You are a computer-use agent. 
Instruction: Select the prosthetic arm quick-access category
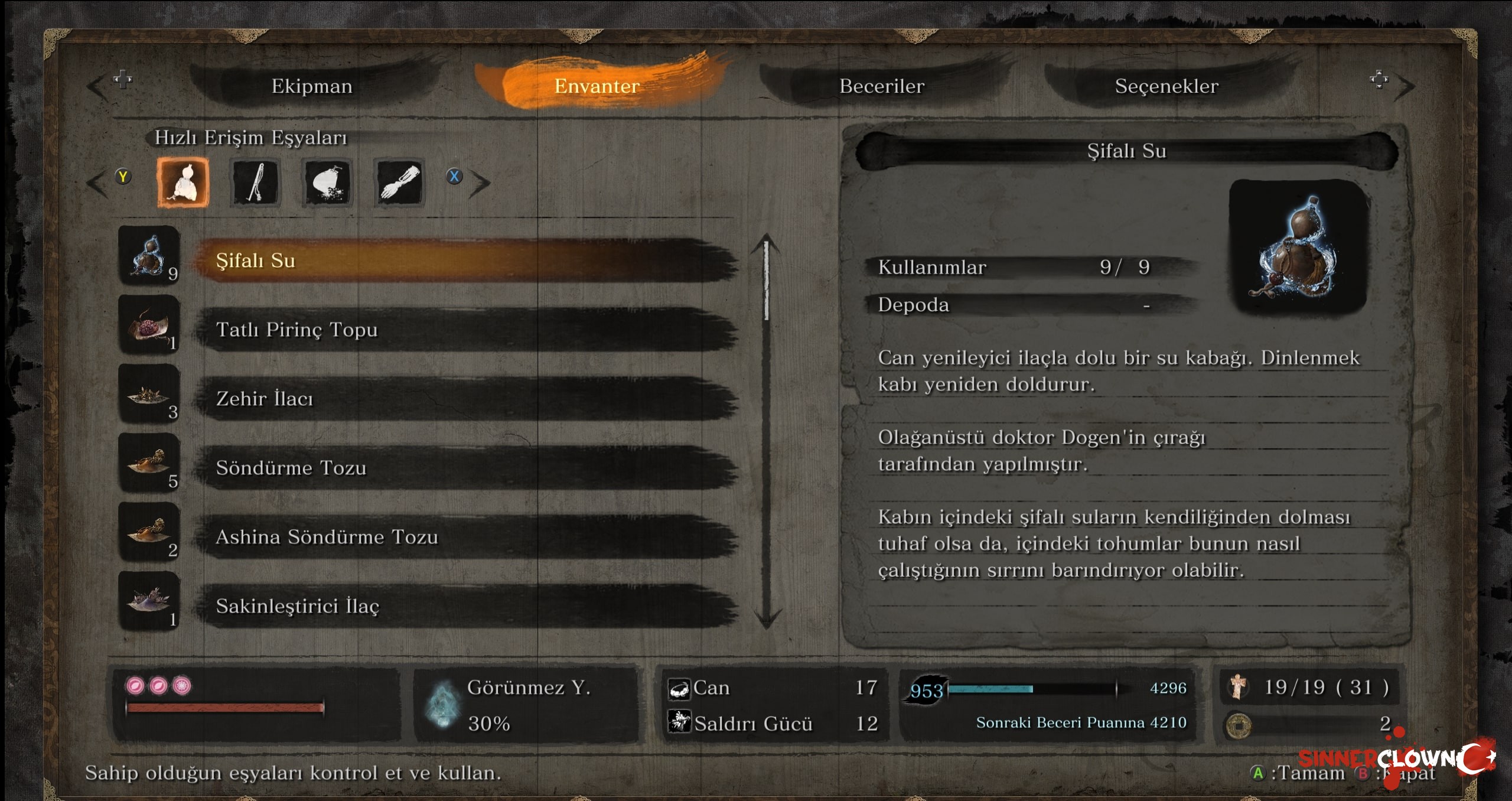[x=400, y=183]
